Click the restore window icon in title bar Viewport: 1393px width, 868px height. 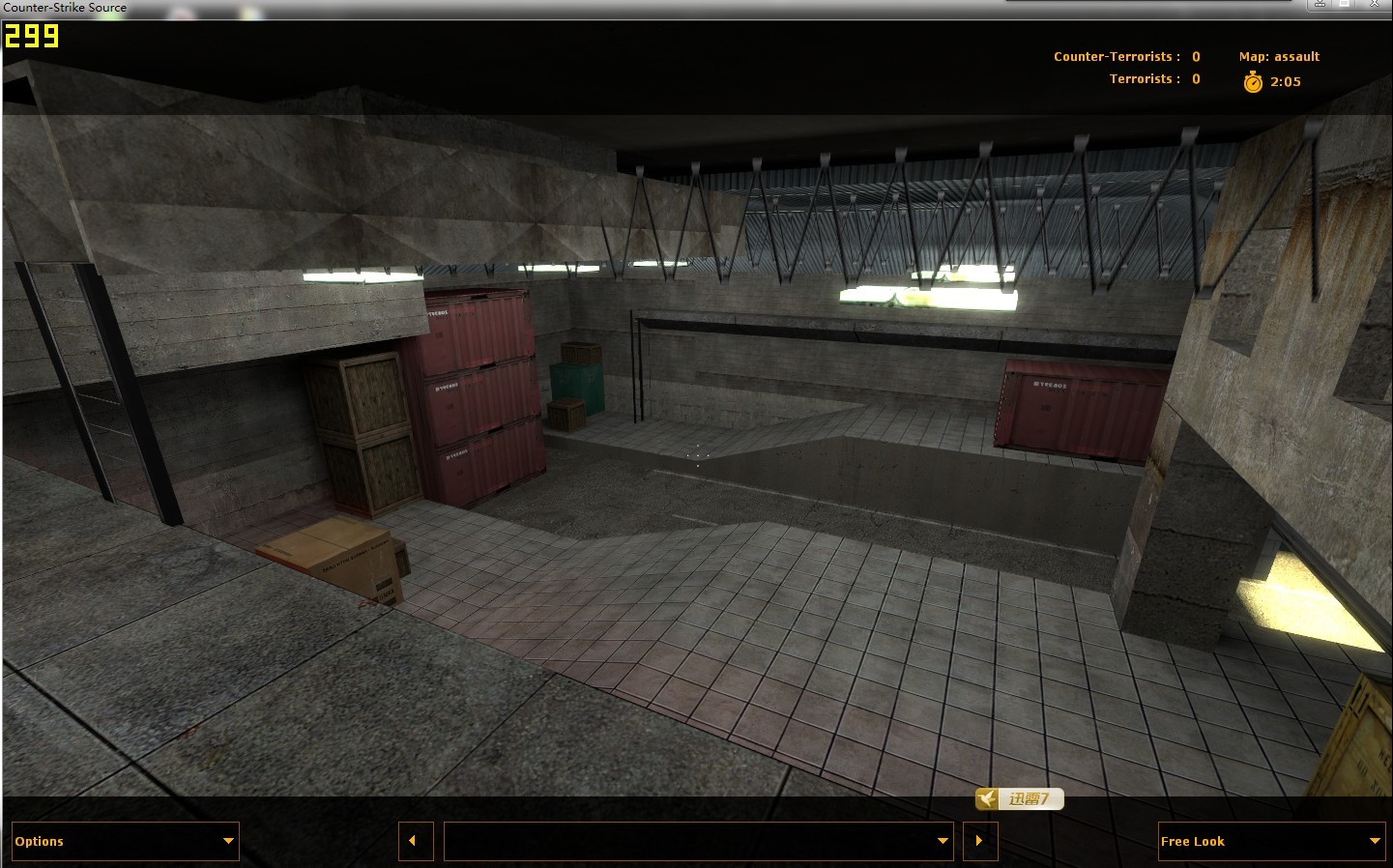pos(1344,4)
